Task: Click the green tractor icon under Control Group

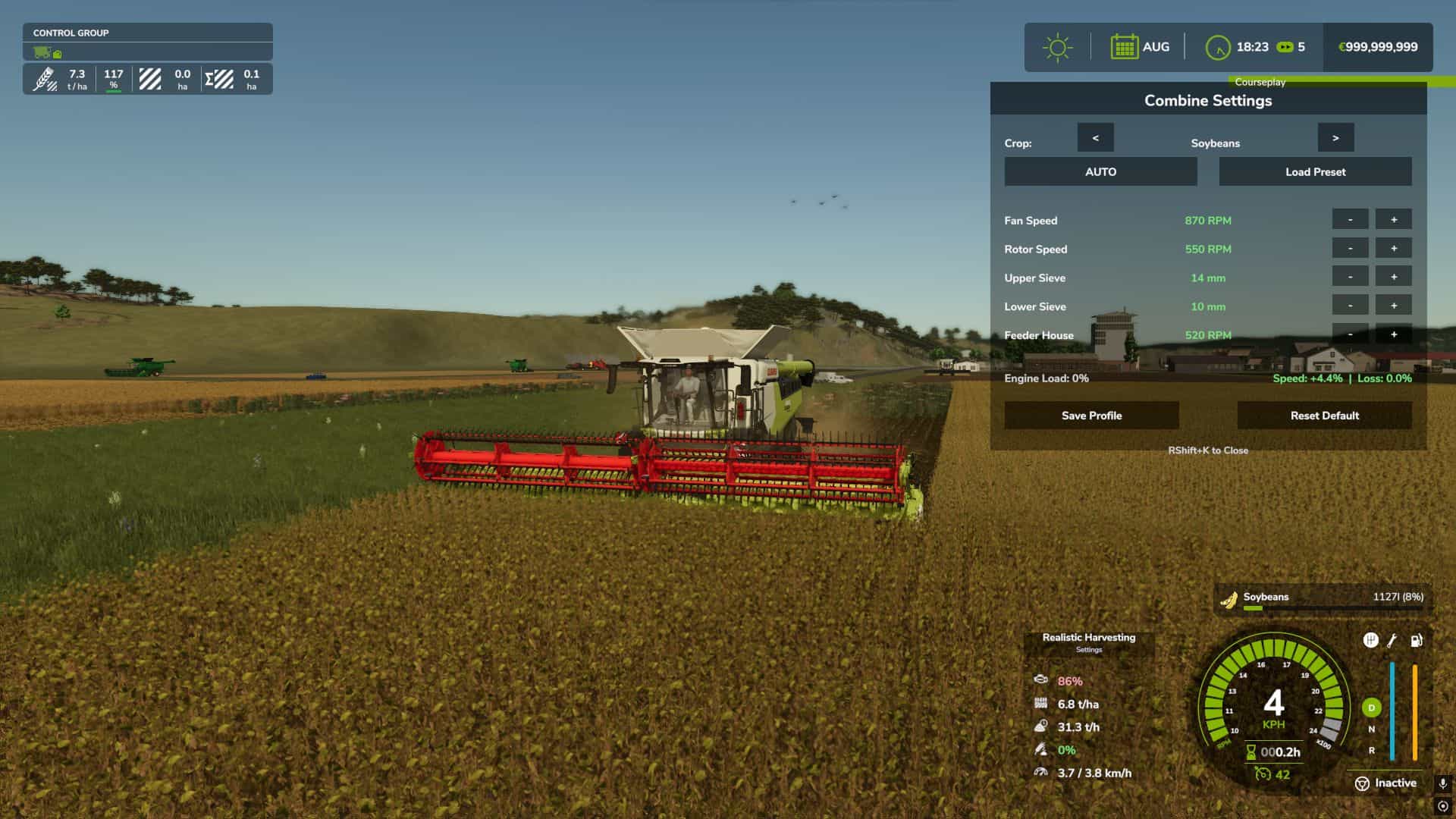Action: [x=43, y=53]
